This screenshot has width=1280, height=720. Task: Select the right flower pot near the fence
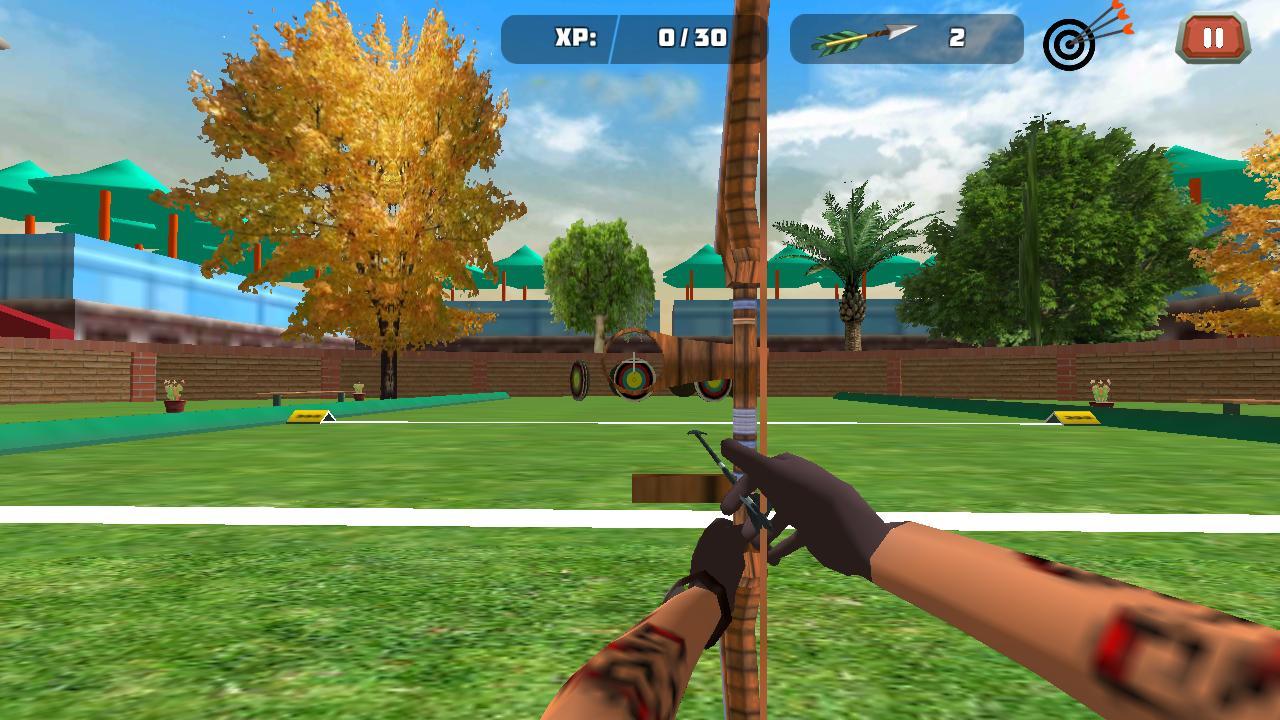click(1101, 392)
